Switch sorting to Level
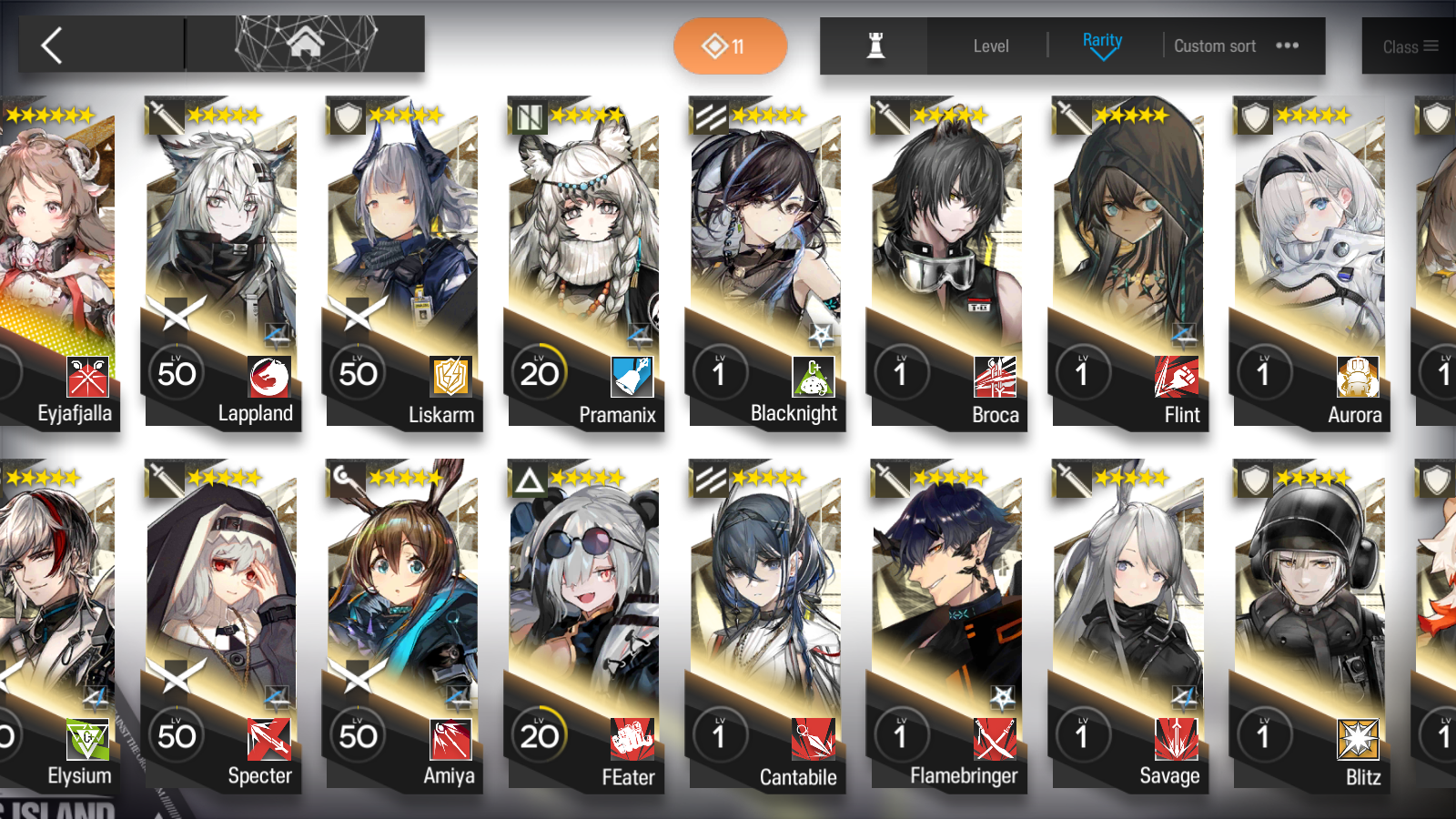Screen dimensions: 1456x819 point(991,45)
